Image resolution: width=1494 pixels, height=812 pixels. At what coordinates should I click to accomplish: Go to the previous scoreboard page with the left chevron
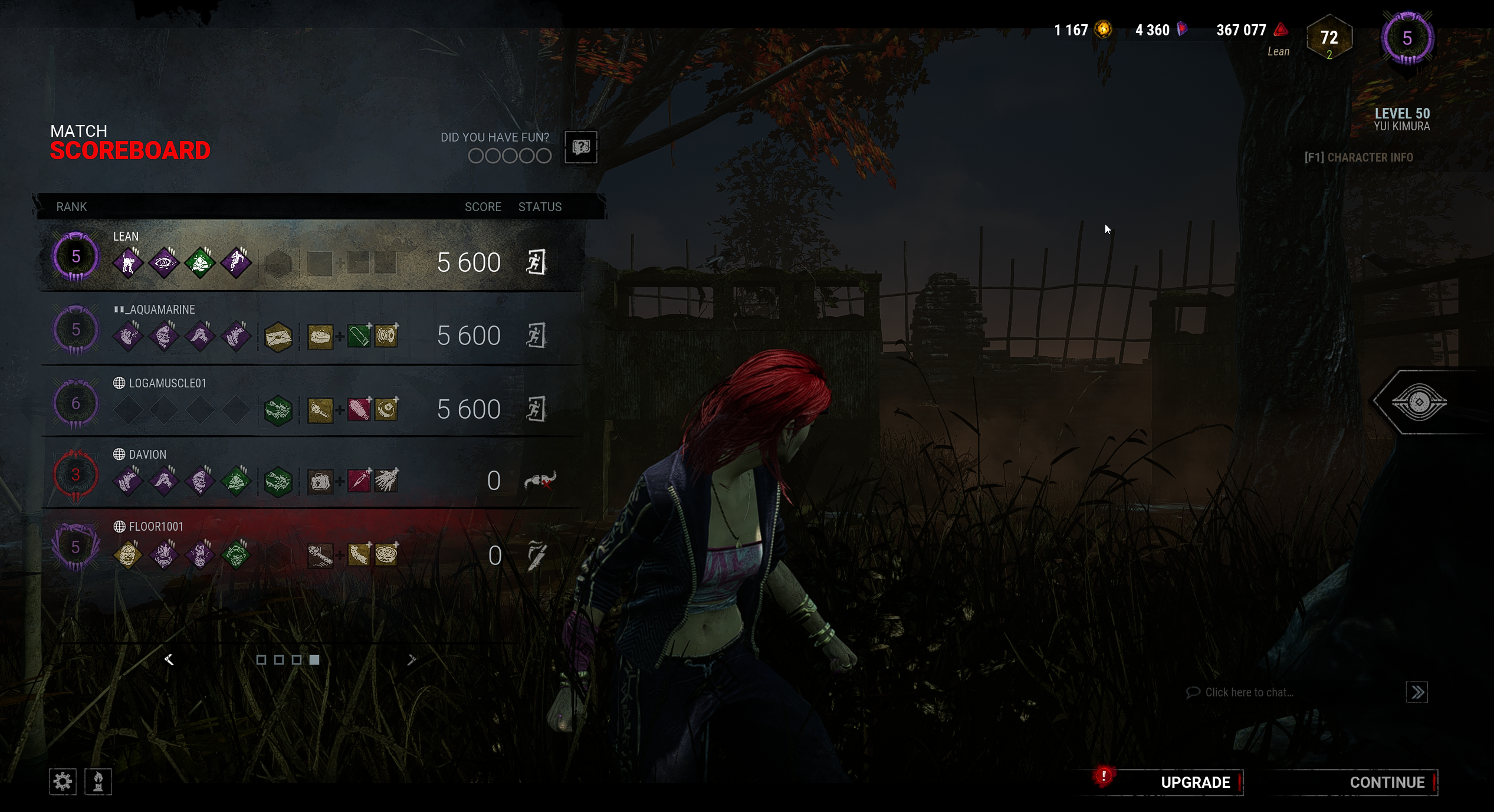pyautogui.click(x=169, y=660)
